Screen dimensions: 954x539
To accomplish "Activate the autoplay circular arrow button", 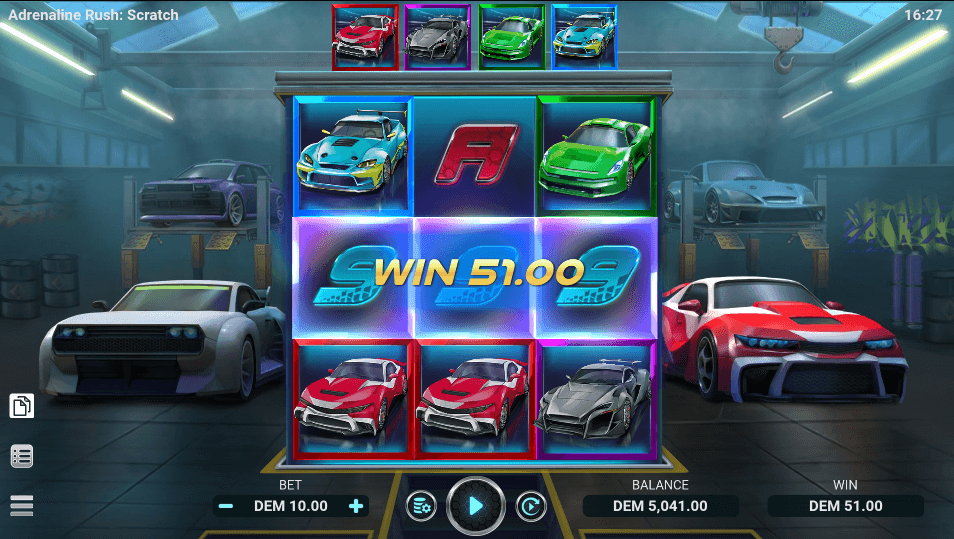I will (x=530, y=506).
